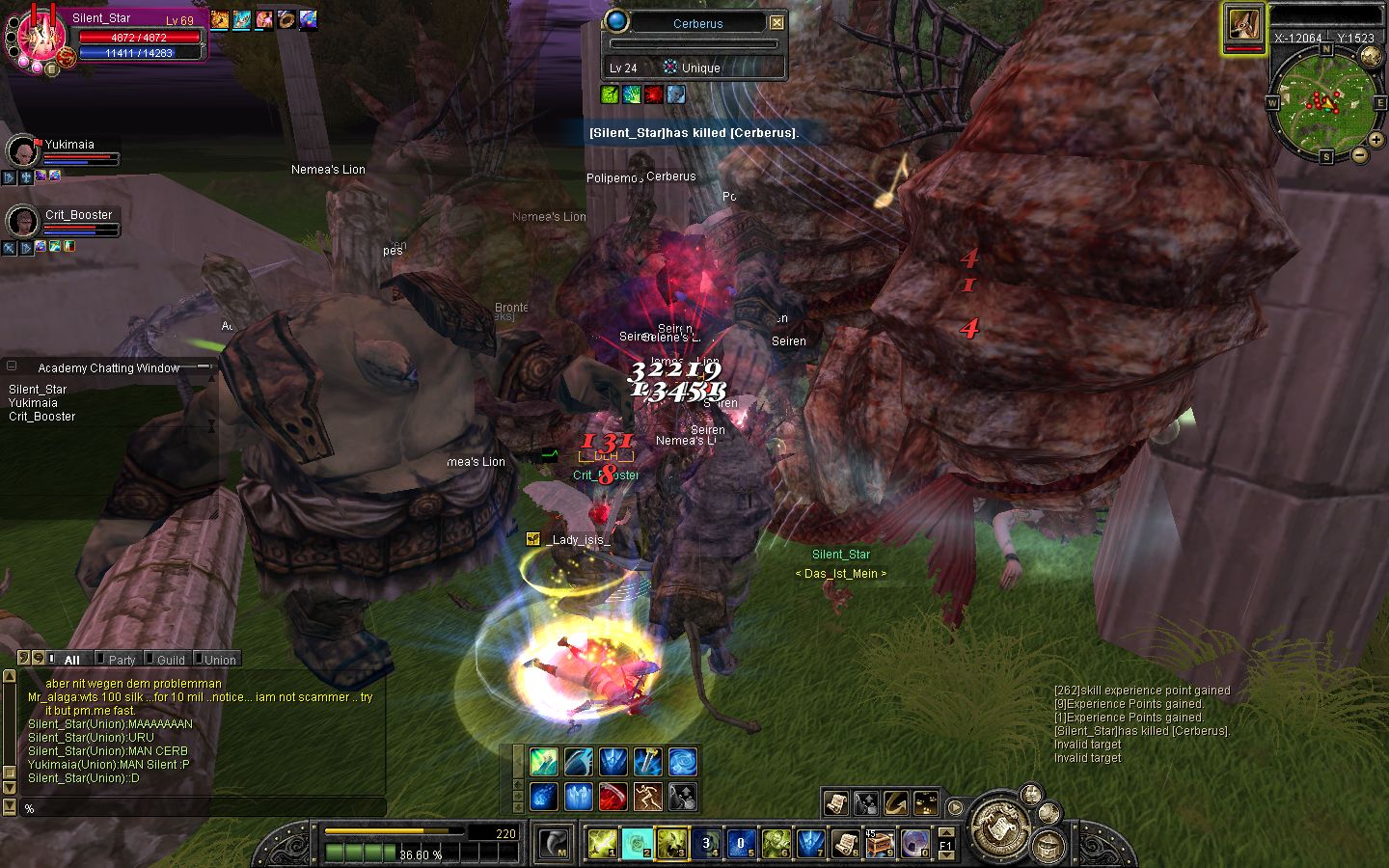This screenshot has height=868, width=1389.
Task: Select party member Yukimaia's frame
Action: [68, 151]
